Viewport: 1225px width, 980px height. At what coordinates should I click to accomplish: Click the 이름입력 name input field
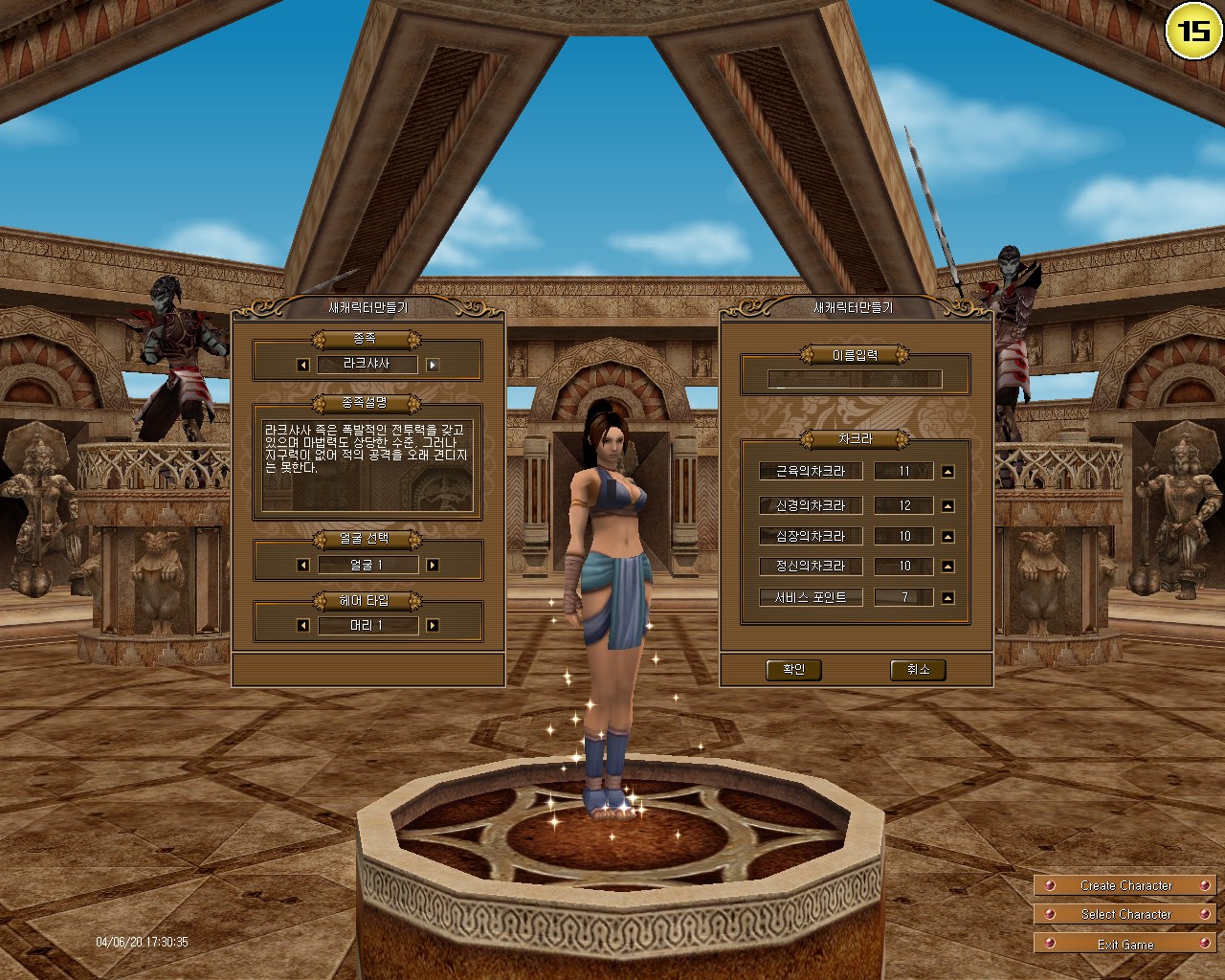(855, 379)
